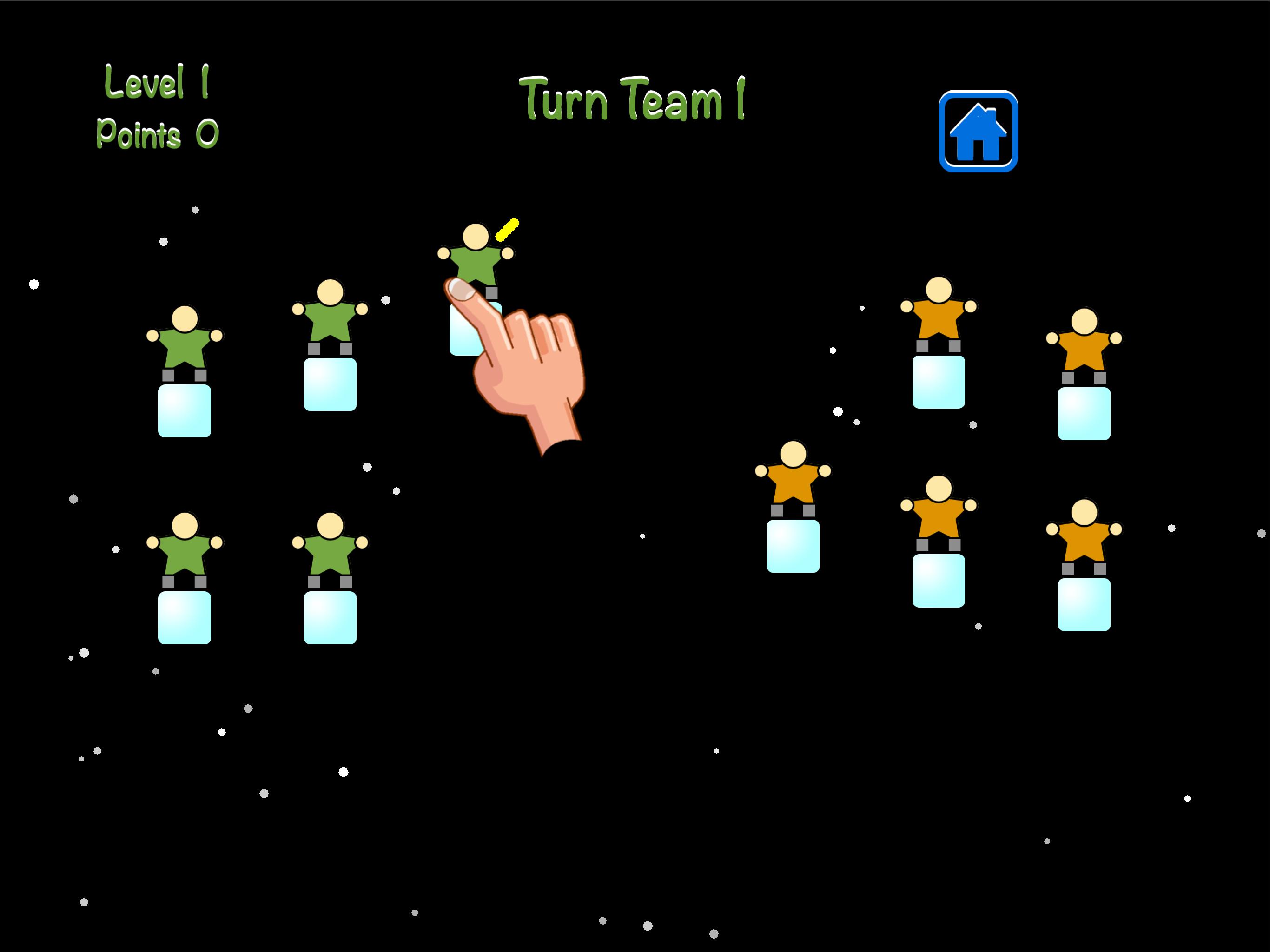Tap the green figure in the lower-left row
The height and width of the screenshot is (952, 1270).
185,551
